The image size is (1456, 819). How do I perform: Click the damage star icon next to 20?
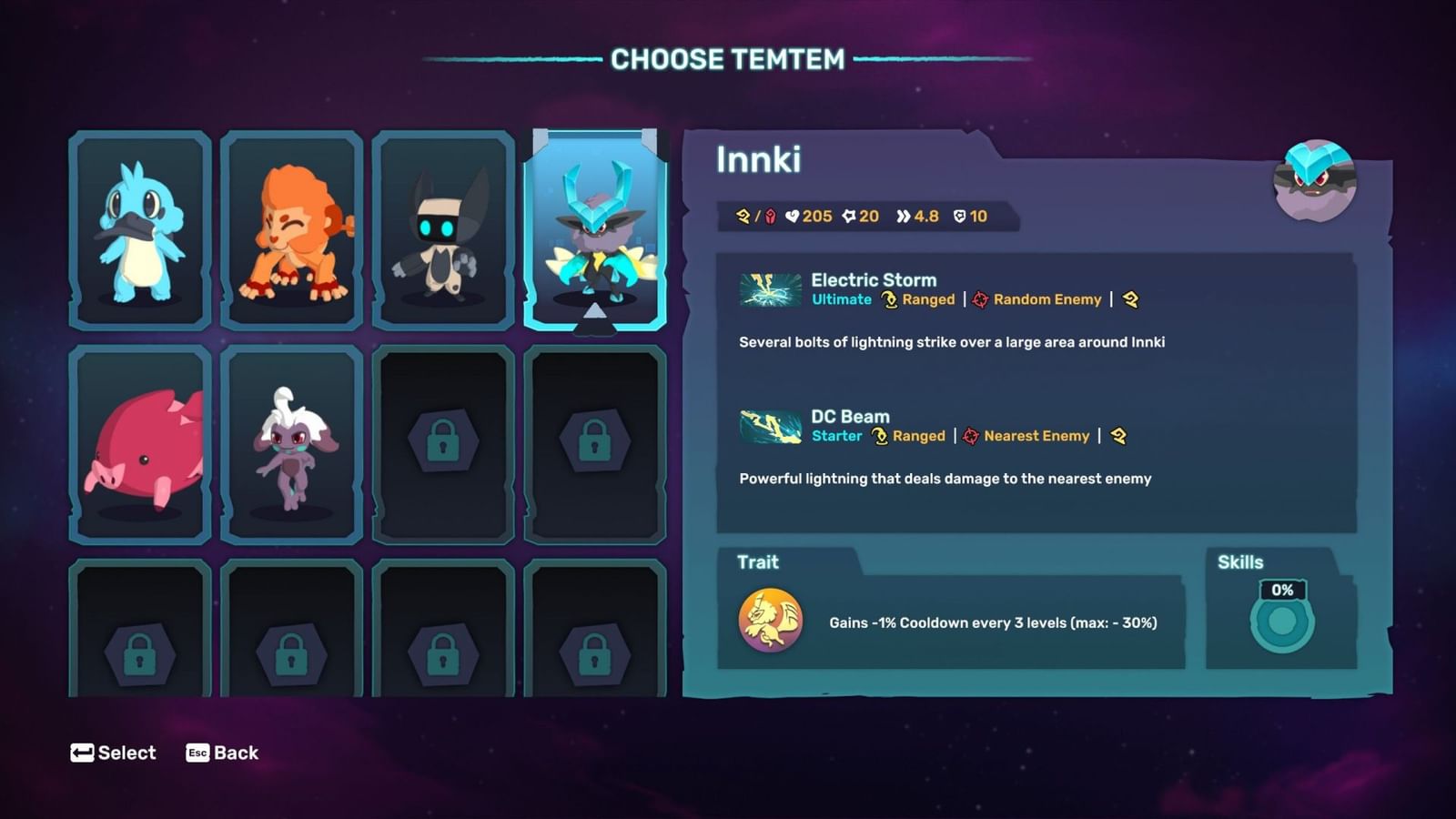851,217
